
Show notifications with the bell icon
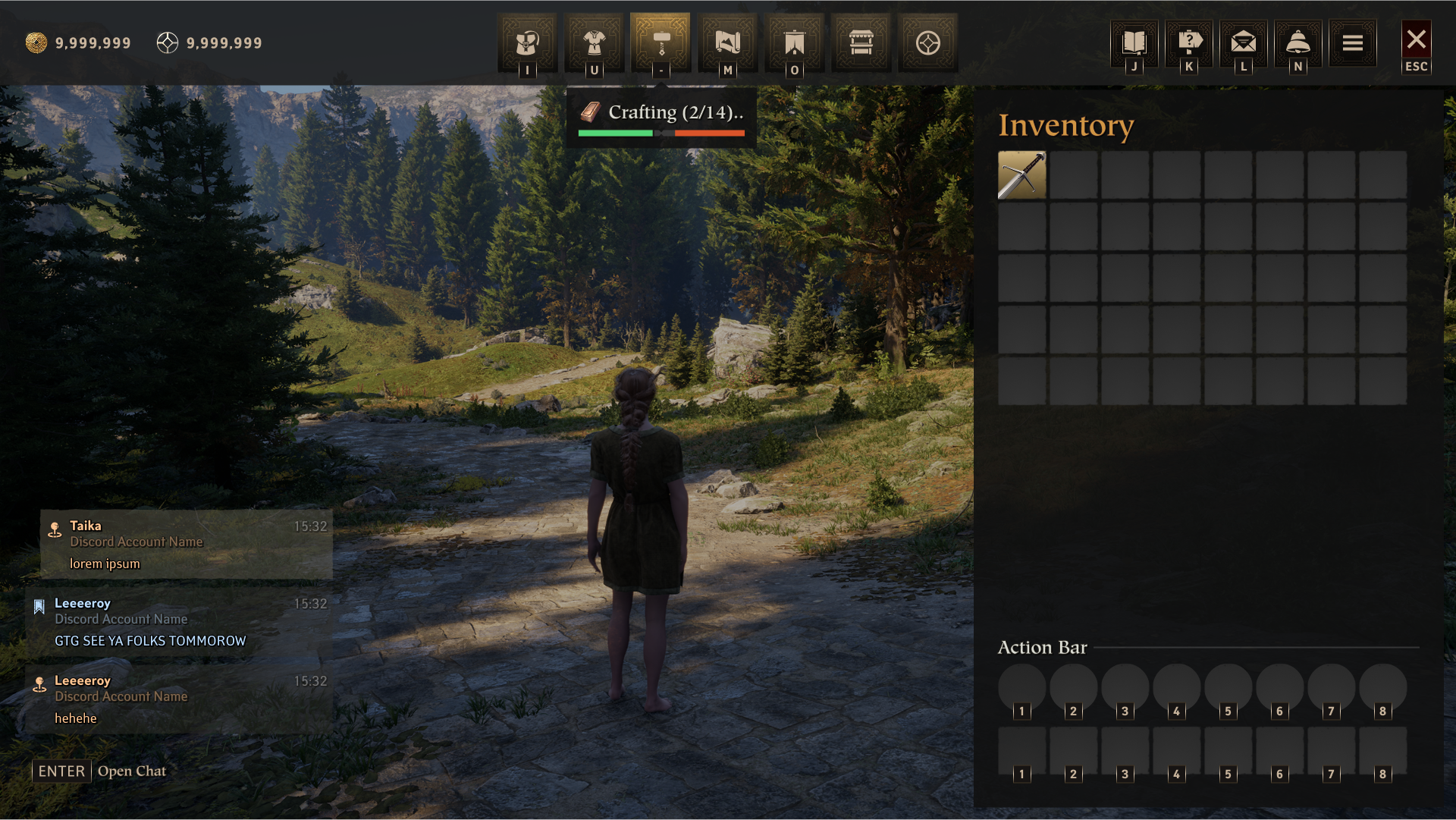click(1298, 42)
